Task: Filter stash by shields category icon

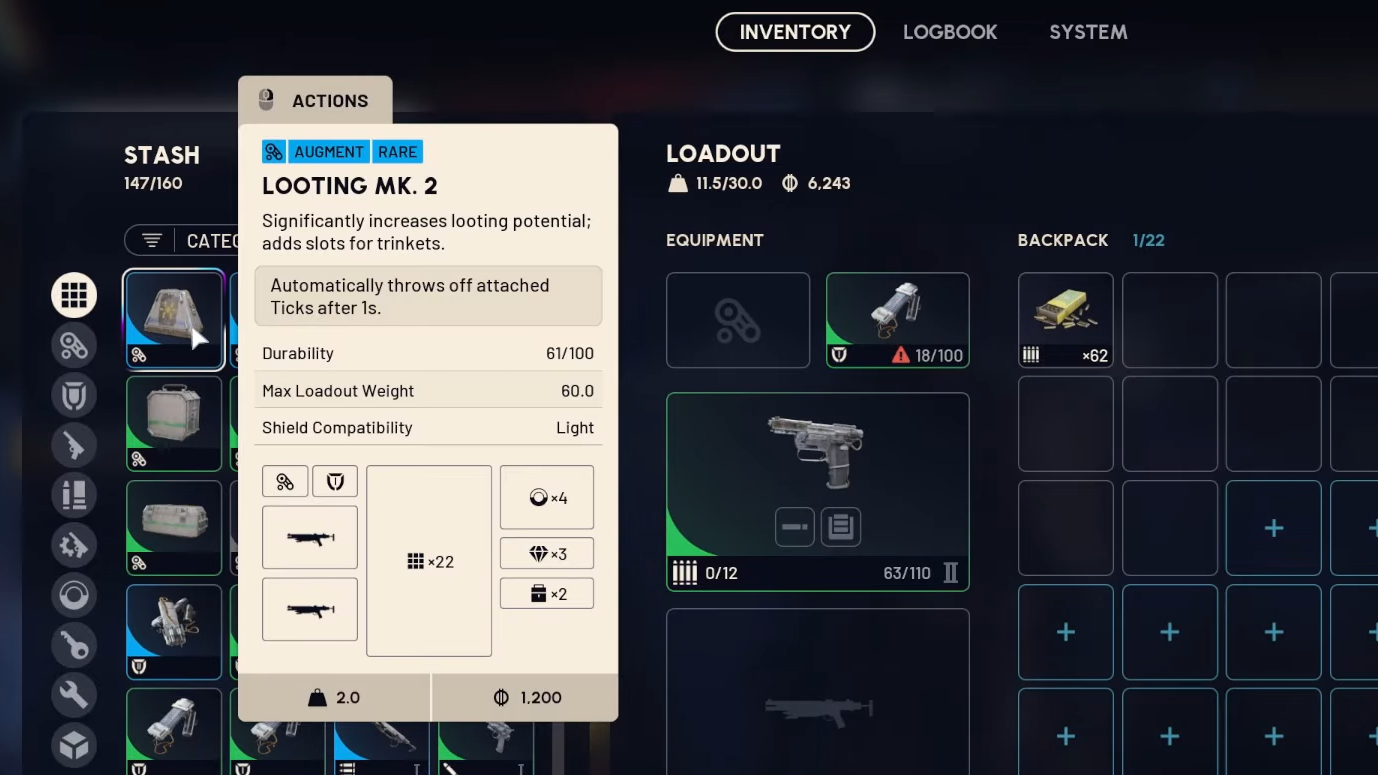Action: click(74, 395)
